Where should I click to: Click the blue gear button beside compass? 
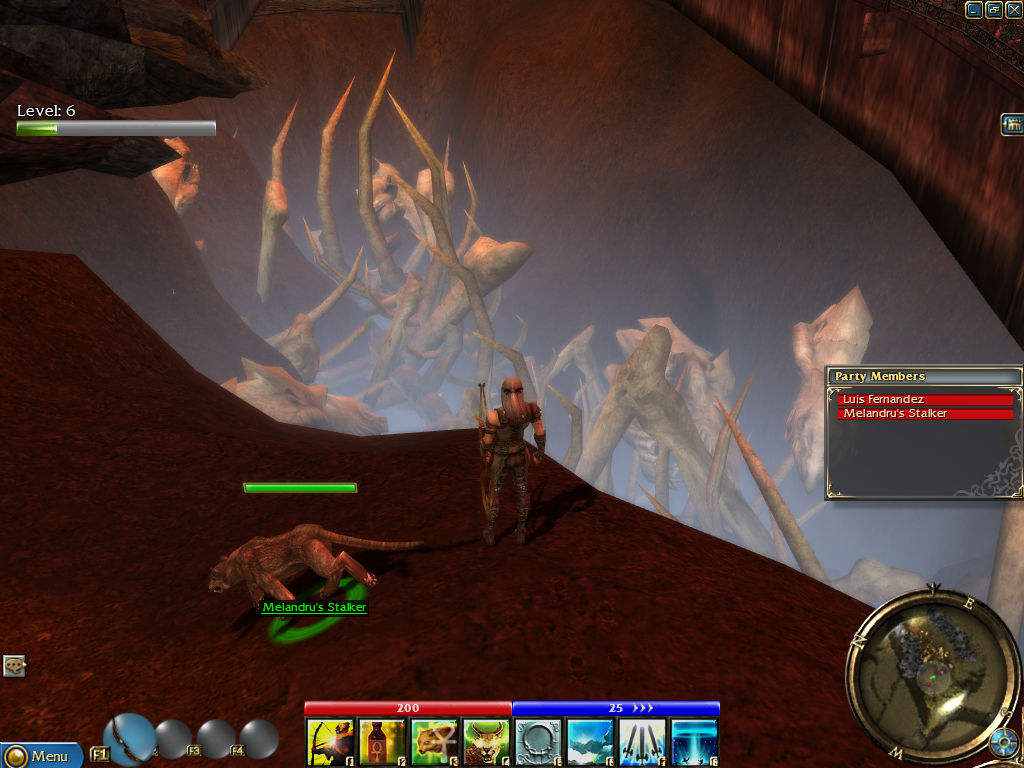(1004, 744)
